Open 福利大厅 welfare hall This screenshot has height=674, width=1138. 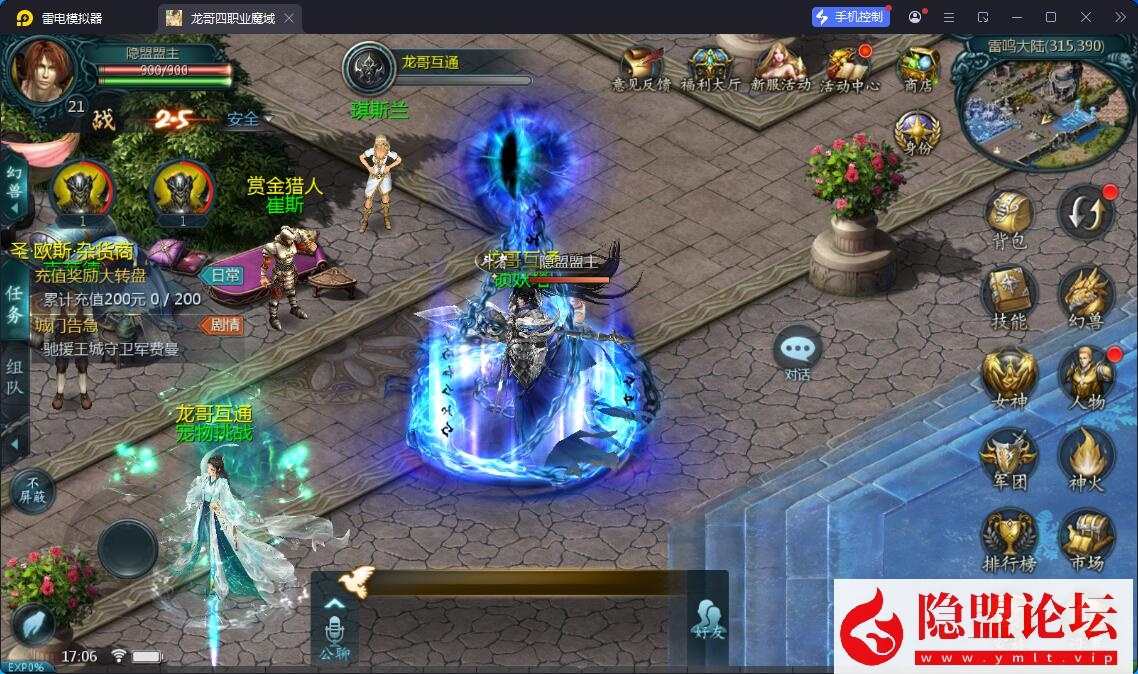click(x=710, y=69)
